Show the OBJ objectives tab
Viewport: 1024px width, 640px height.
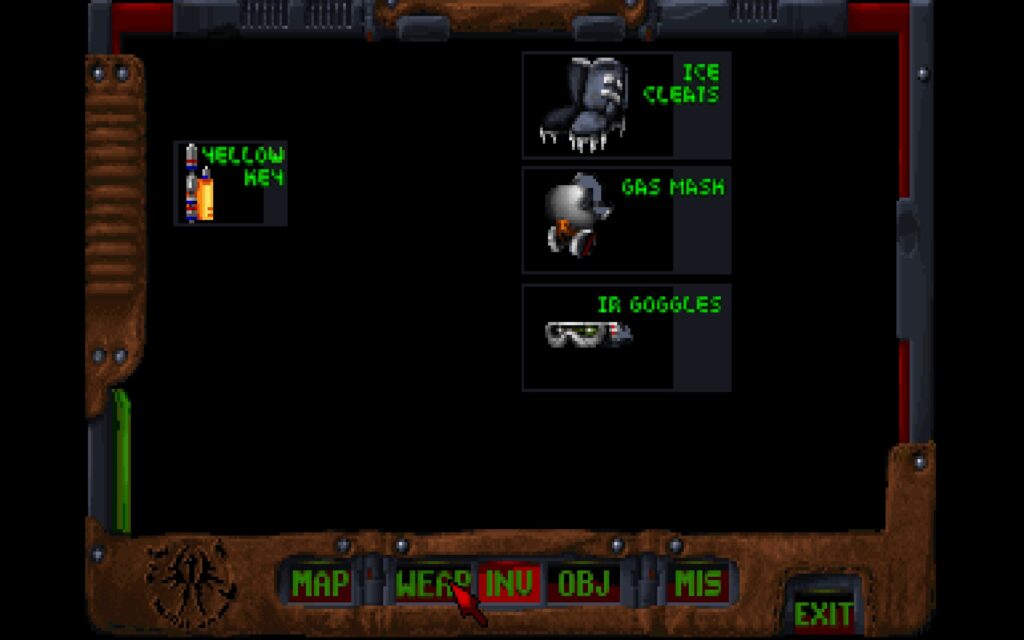[x=583, y=583]
